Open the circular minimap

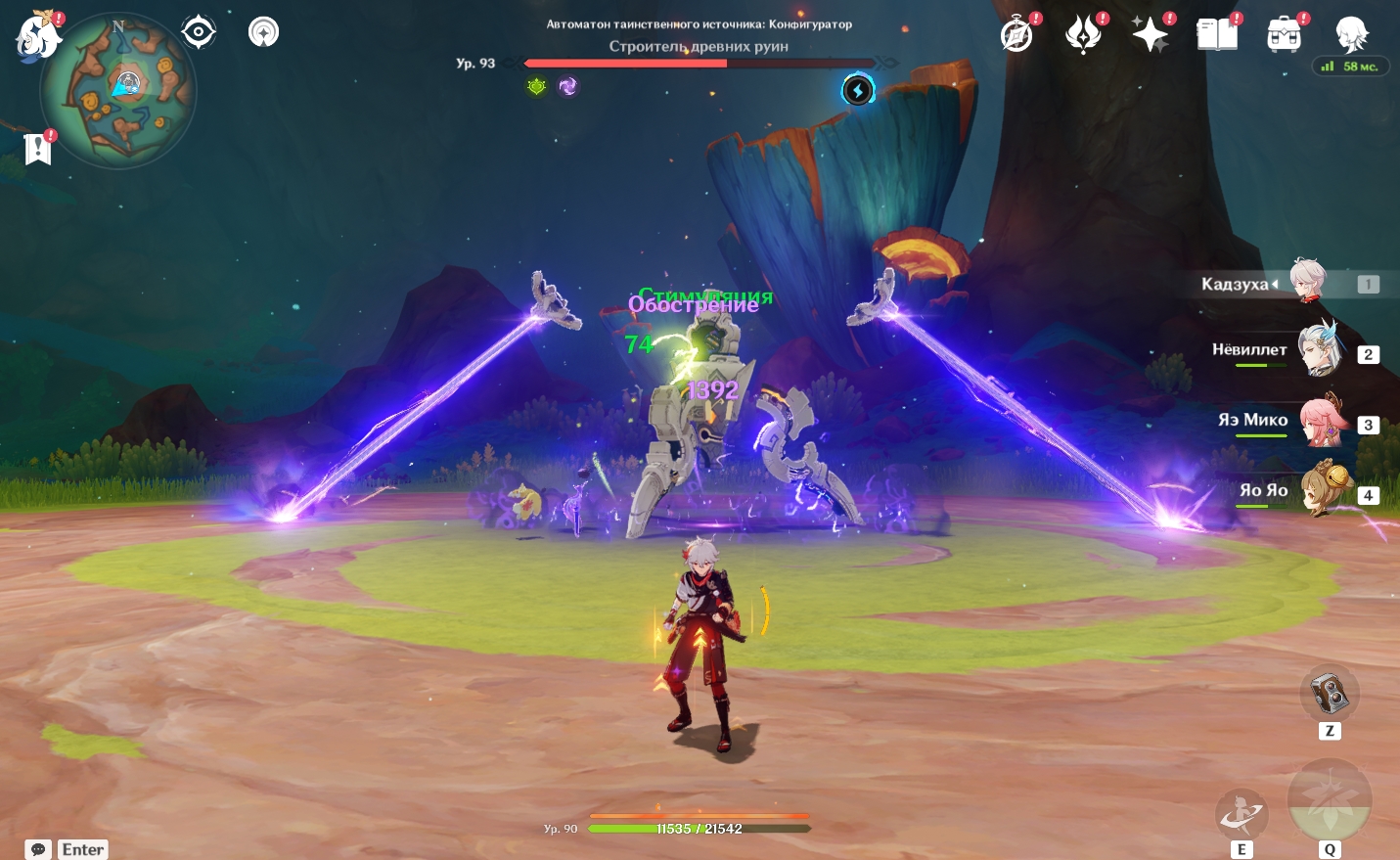click(x=118, y=91)
